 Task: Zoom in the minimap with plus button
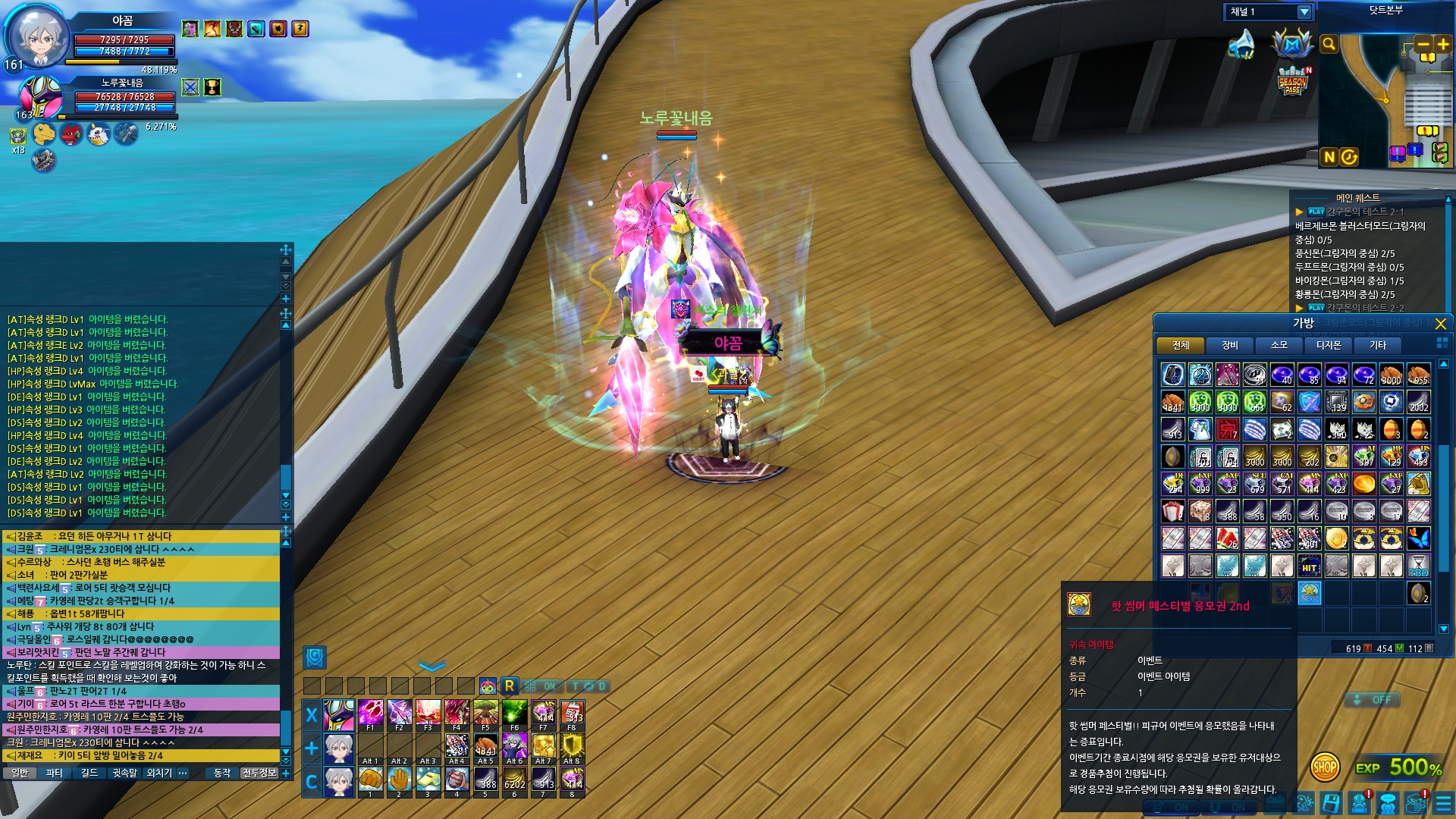[x=1442, y=45]
